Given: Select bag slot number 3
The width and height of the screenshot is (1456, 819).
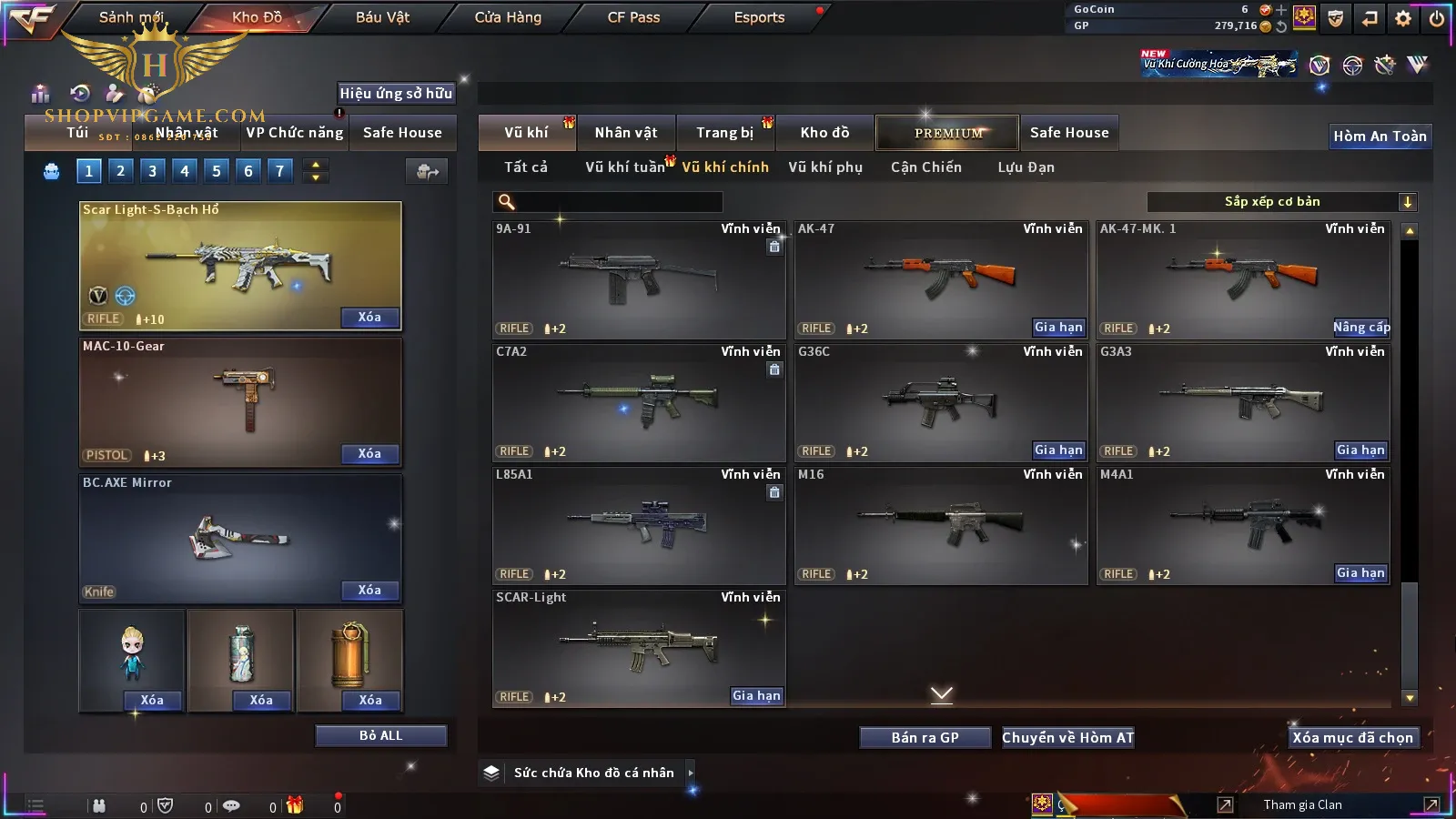Looking at the screenshot, I should click(x=152, y=171).
